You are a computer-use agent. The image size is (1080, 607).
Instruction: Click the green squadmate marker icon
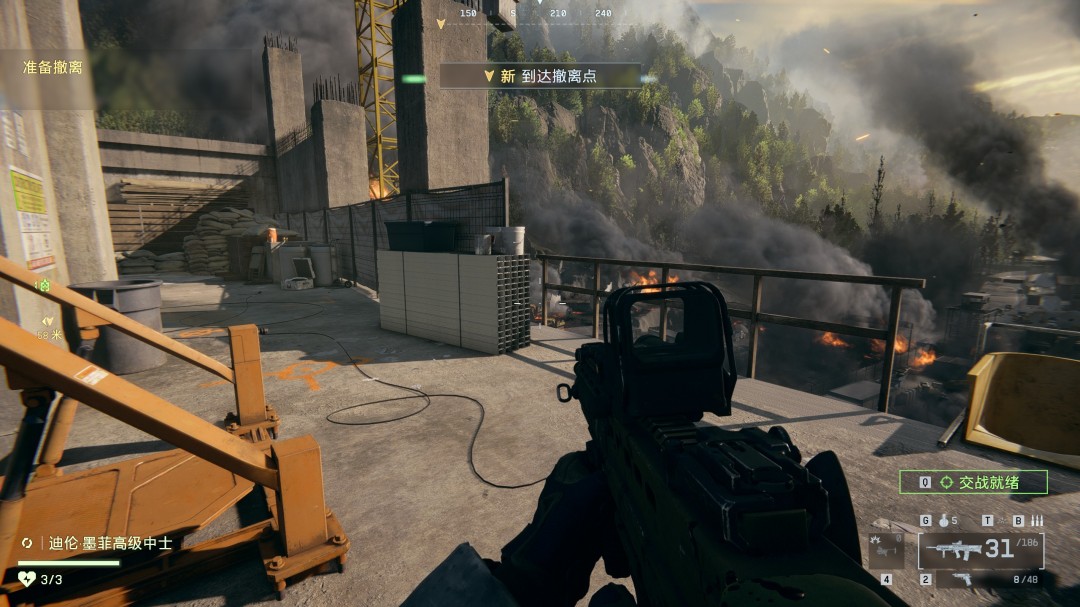click(x=43, y=286)
